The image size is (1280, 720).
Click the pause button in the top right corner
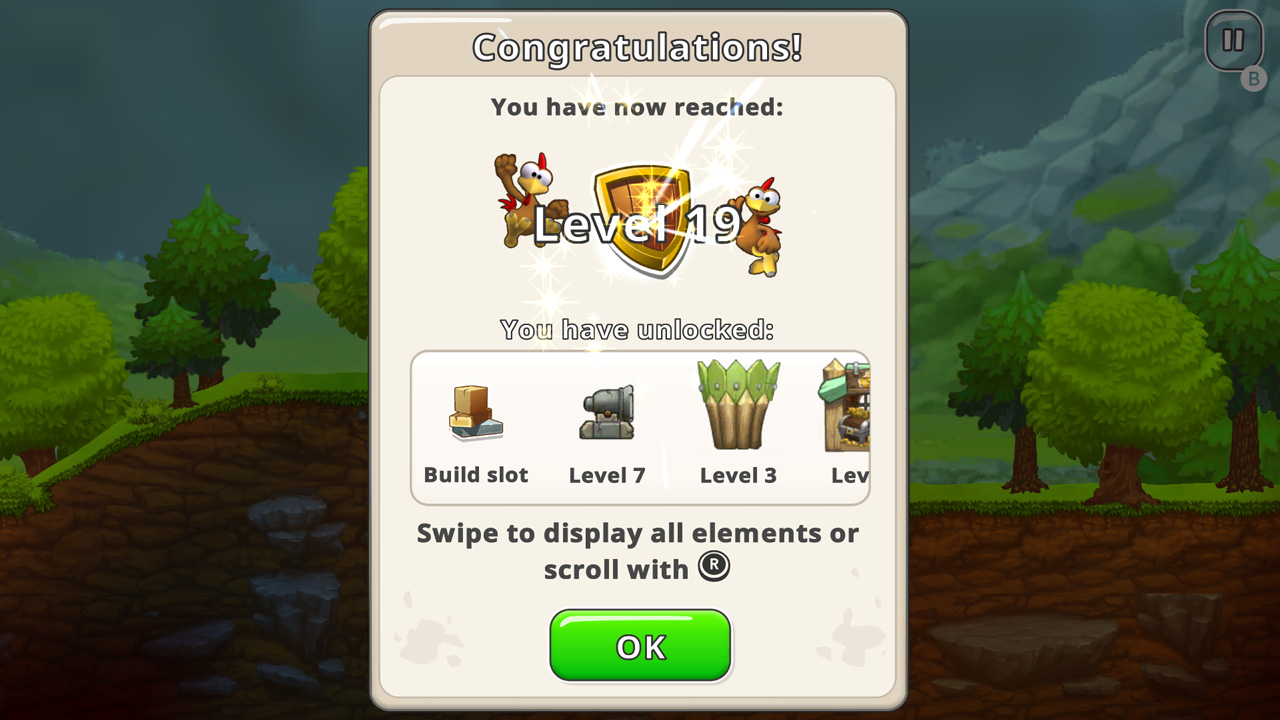point(1234,40)
